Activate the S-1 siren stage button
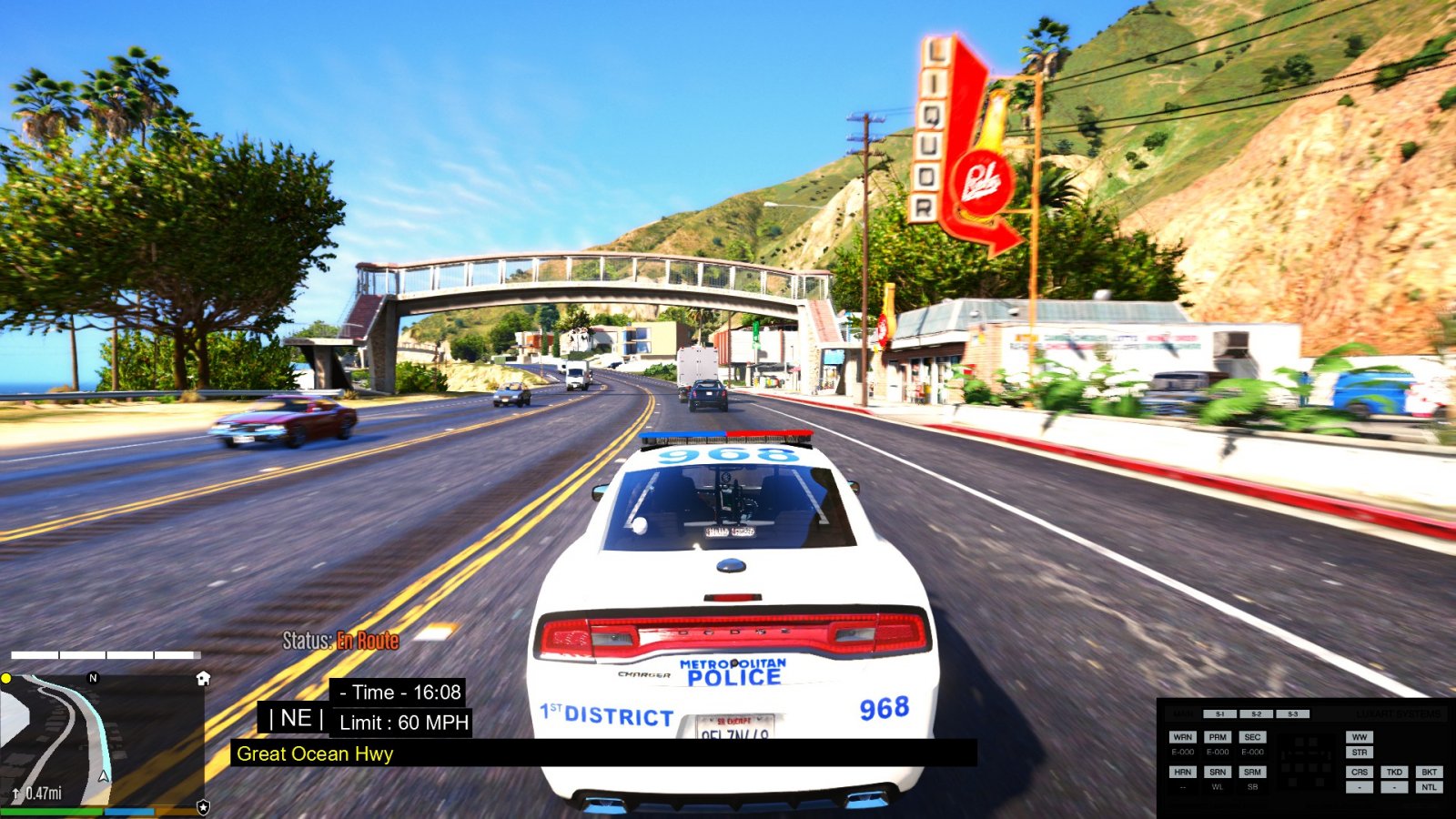 click(1219, 714)
